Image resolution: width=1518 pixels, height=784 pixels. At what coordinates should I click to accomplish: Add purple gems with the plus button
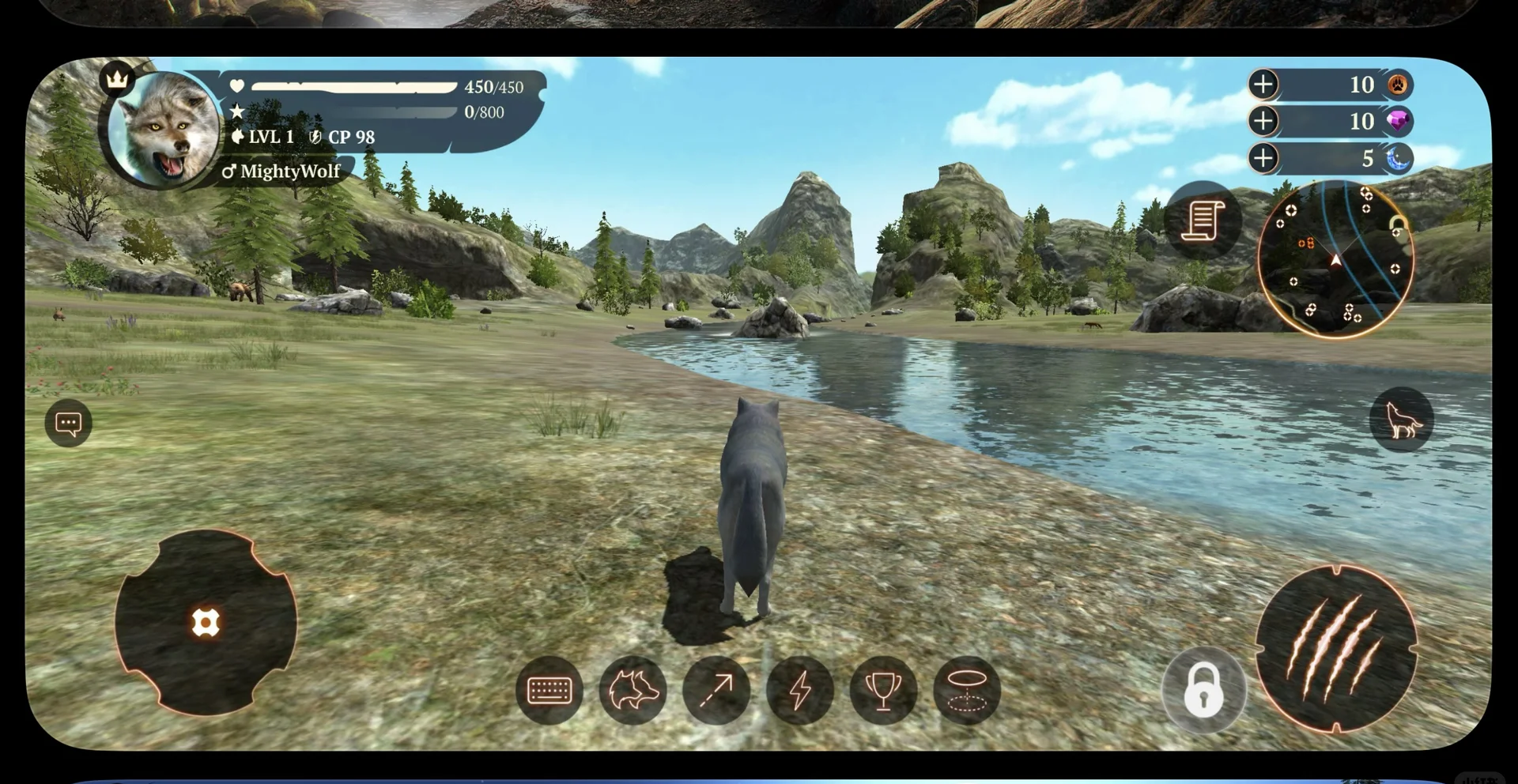tap(1263, 121)
